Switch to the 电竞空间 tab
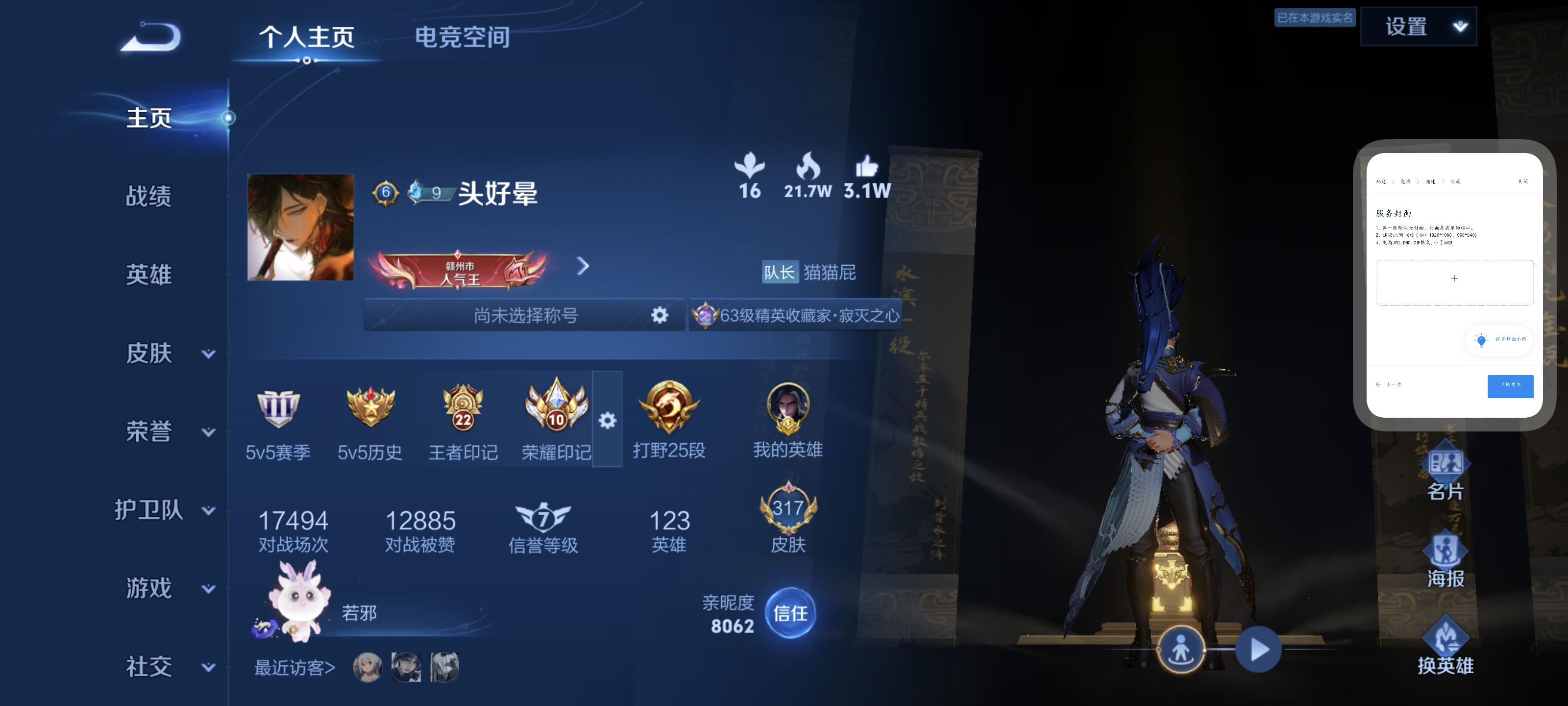Viewport: 1568px width, 706px height. coord(464,38)
